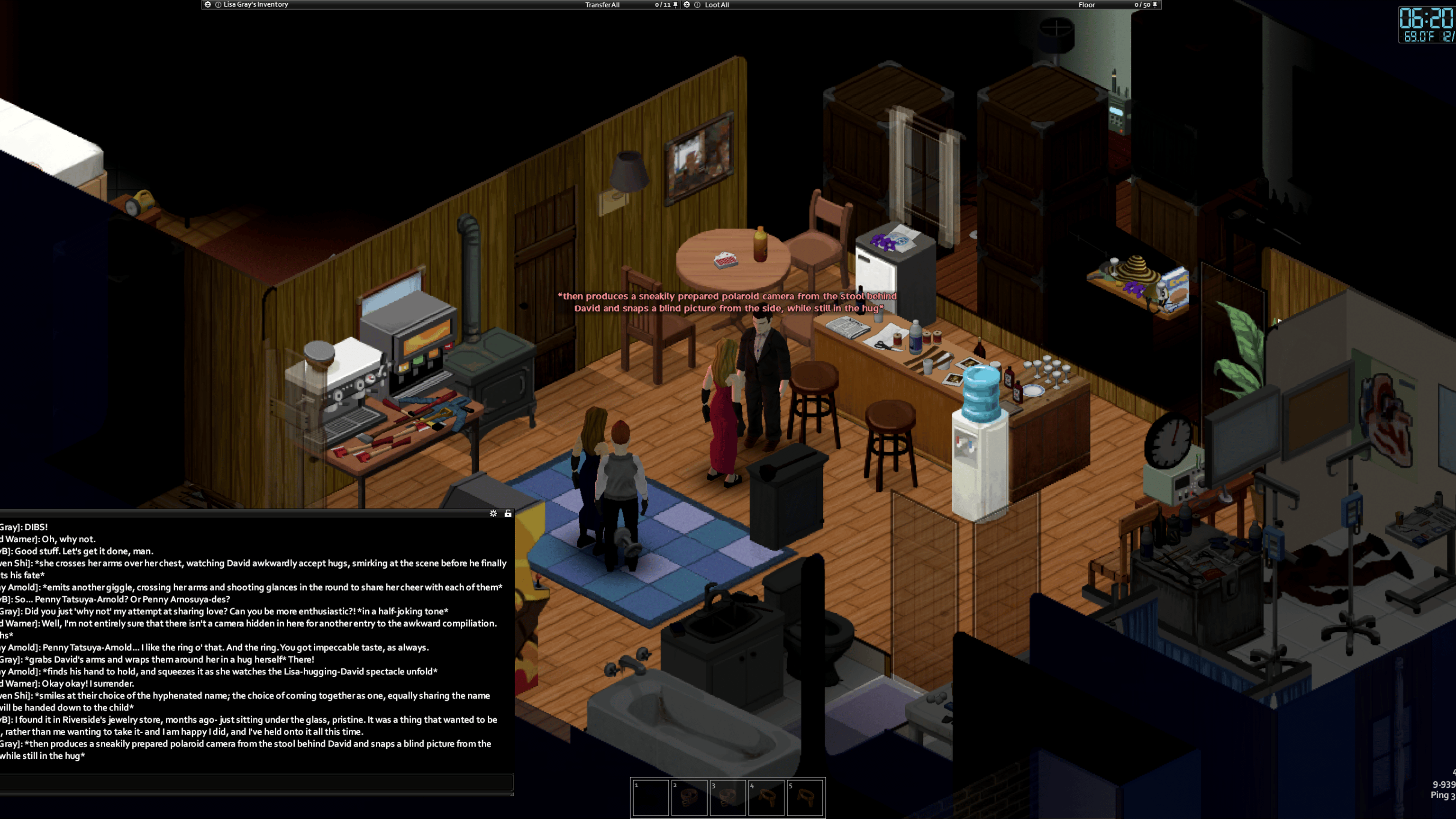1456x819 pixels.
Task: Show info for the loot panel
Action: click(x=697, y=5)
